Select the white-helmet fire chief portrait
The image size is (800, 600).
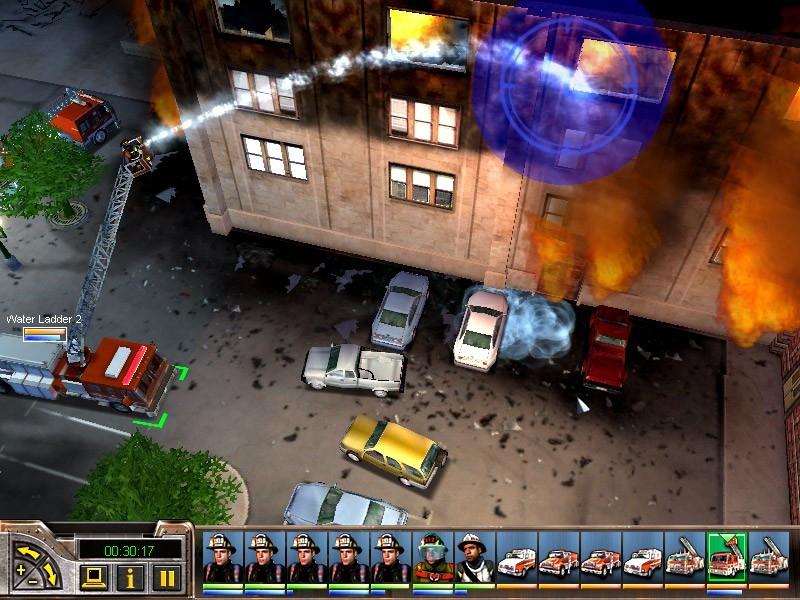coord(475,558)
